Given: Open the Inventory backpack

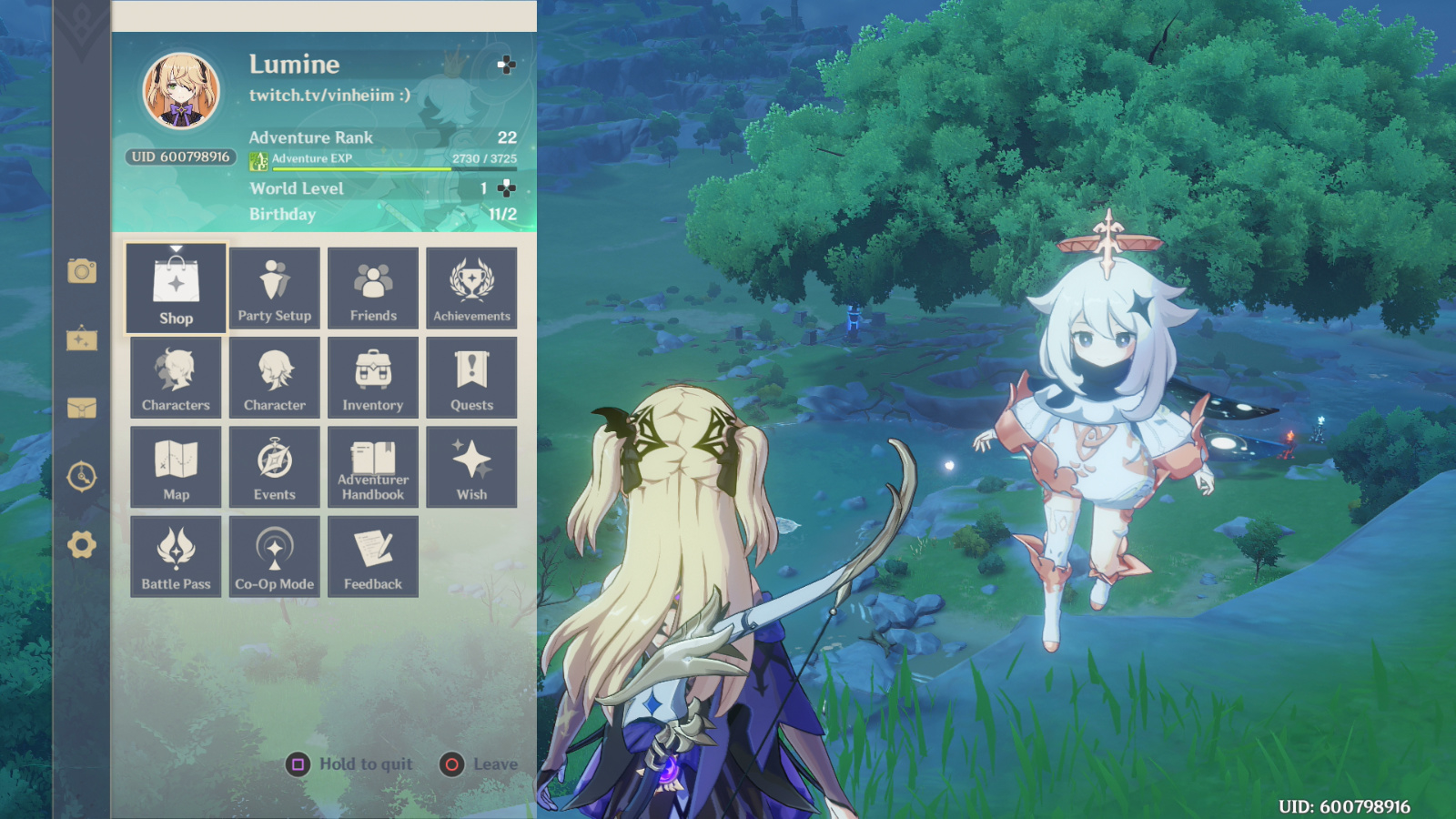Looking at the screenshot, I should pyautogui.click(x=373, y=376).
